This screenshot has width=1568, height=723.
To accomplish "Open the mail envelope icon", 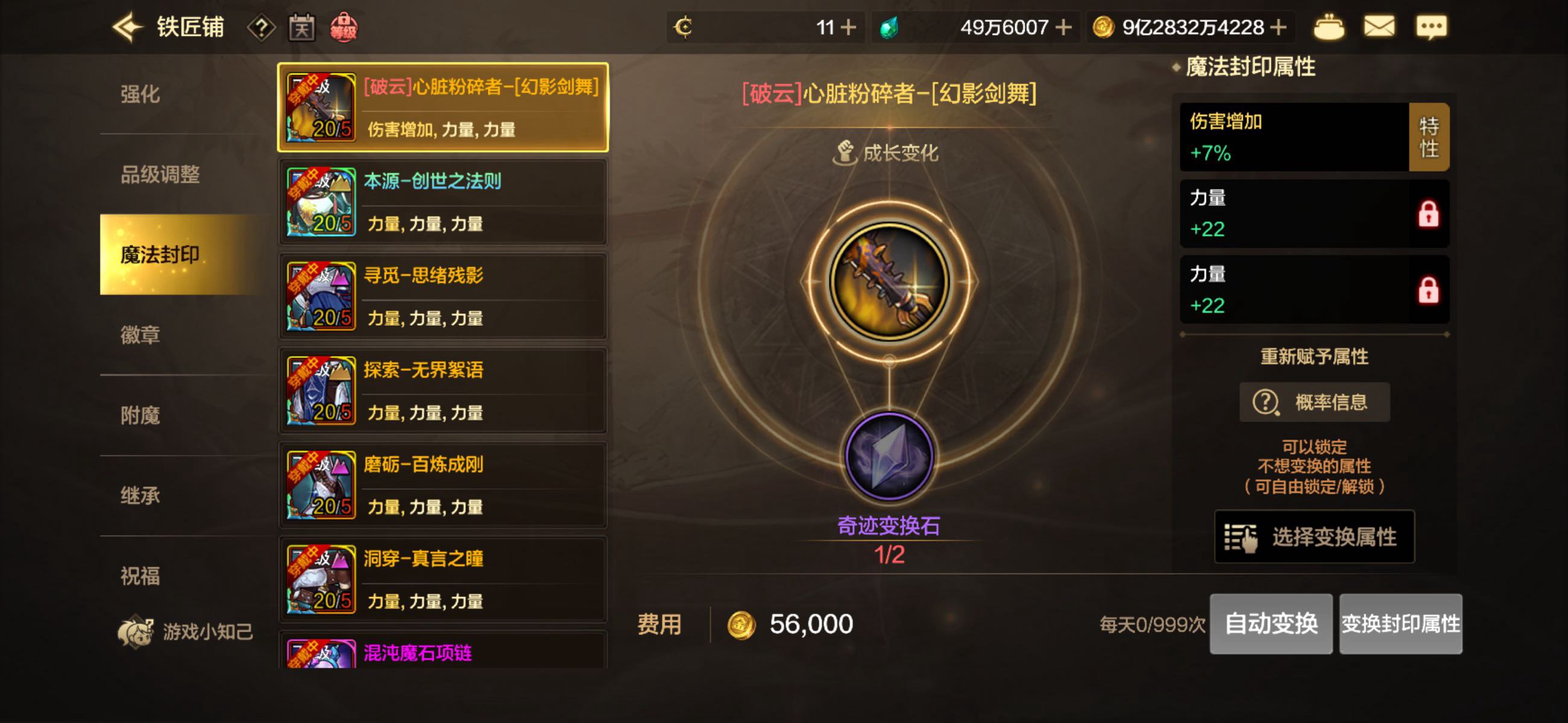I will click(x=1379, y=27).
